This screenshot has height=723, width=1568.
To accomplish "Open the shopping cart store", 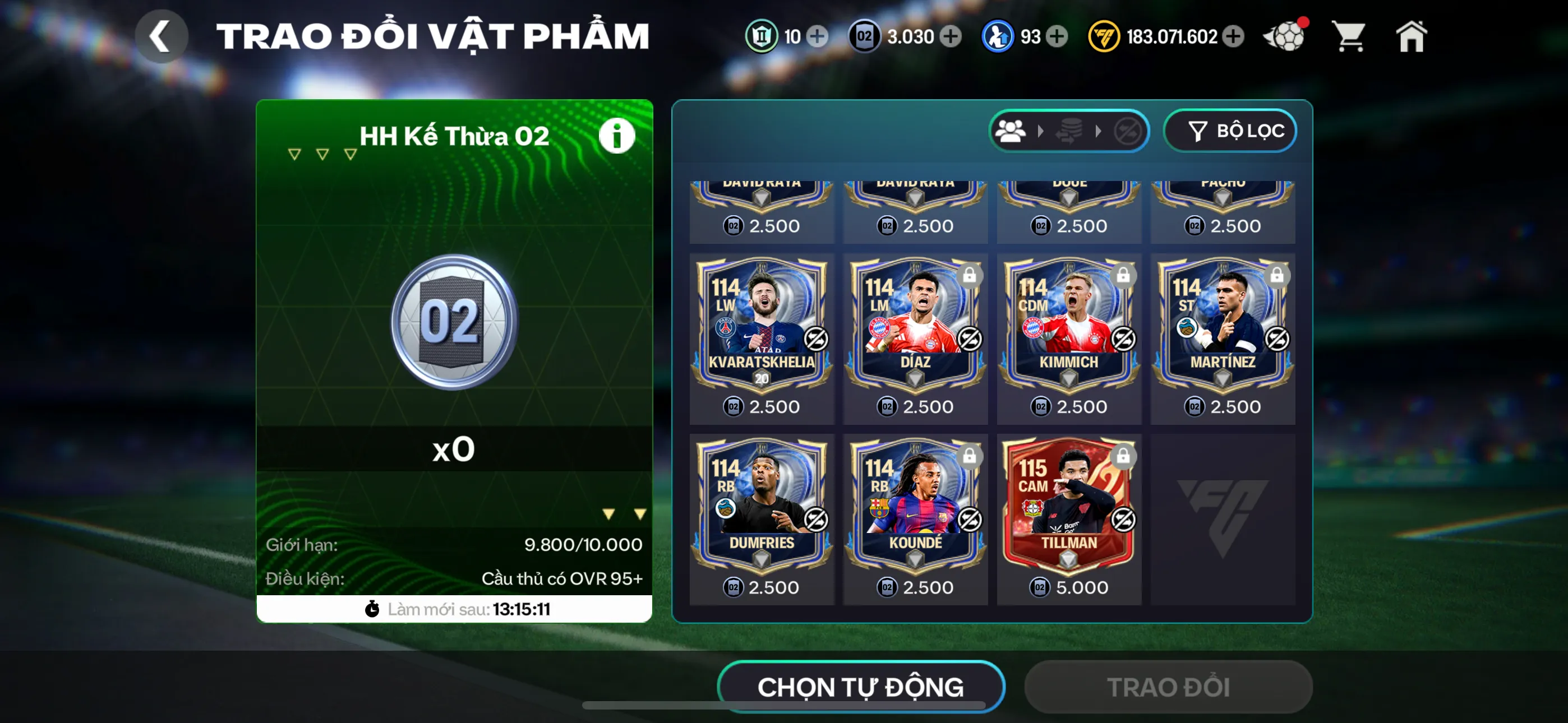I will pos(1349,36).
